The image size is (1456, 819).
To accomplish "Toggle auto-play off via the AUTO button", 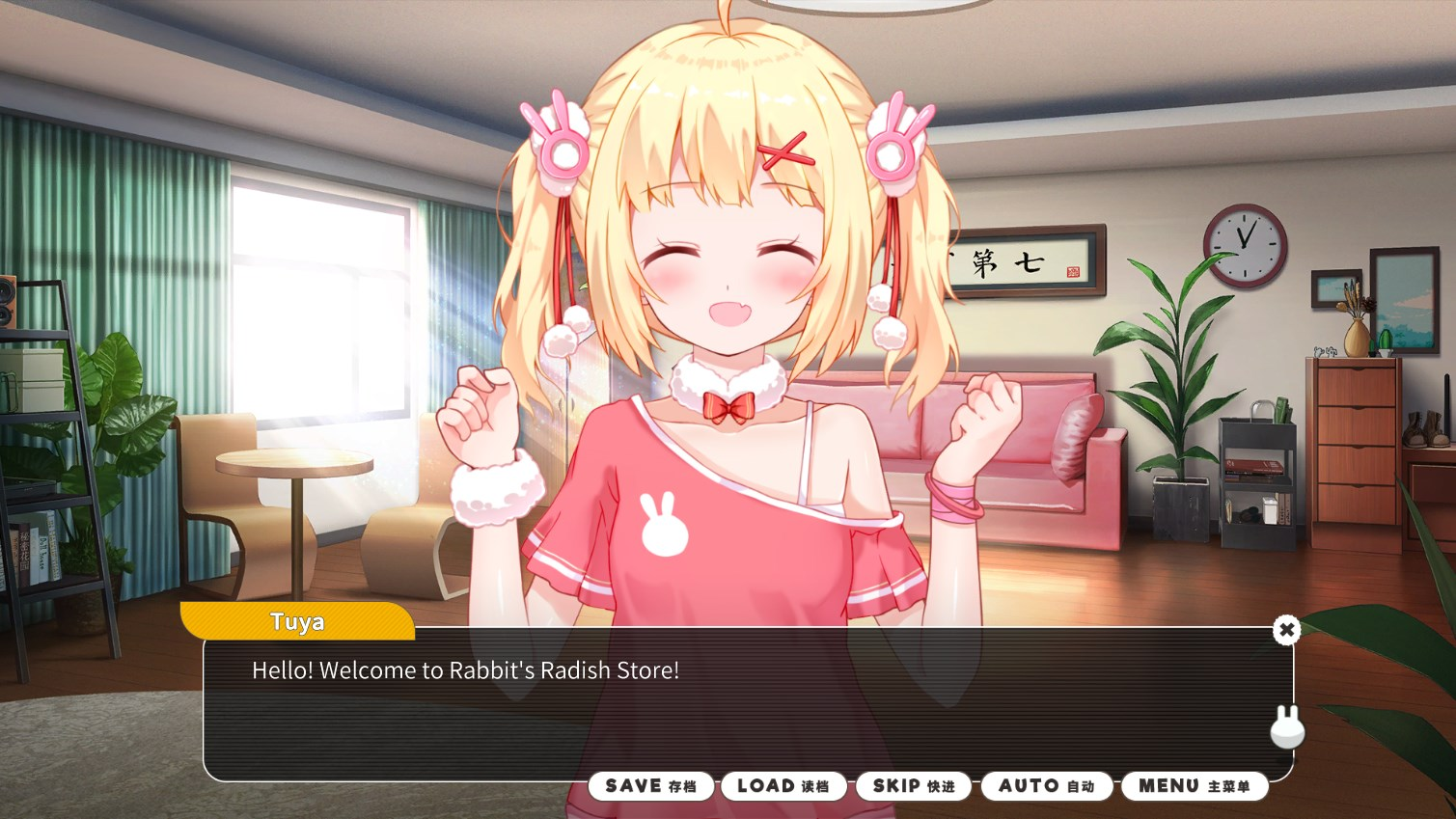I will (x=1045, y=785).
